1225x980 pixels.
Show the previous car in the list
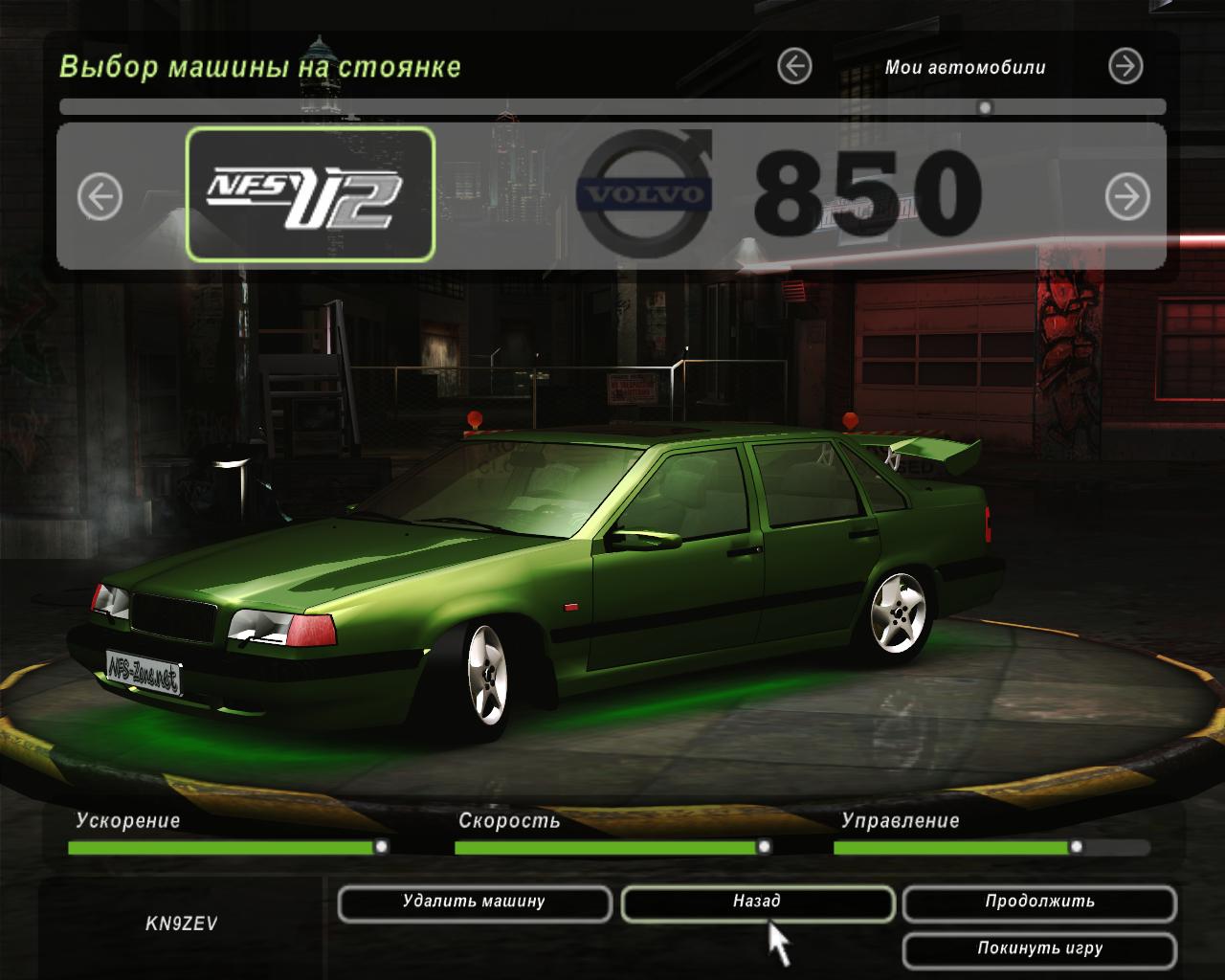pyautogui.click(x=100, y=197)
